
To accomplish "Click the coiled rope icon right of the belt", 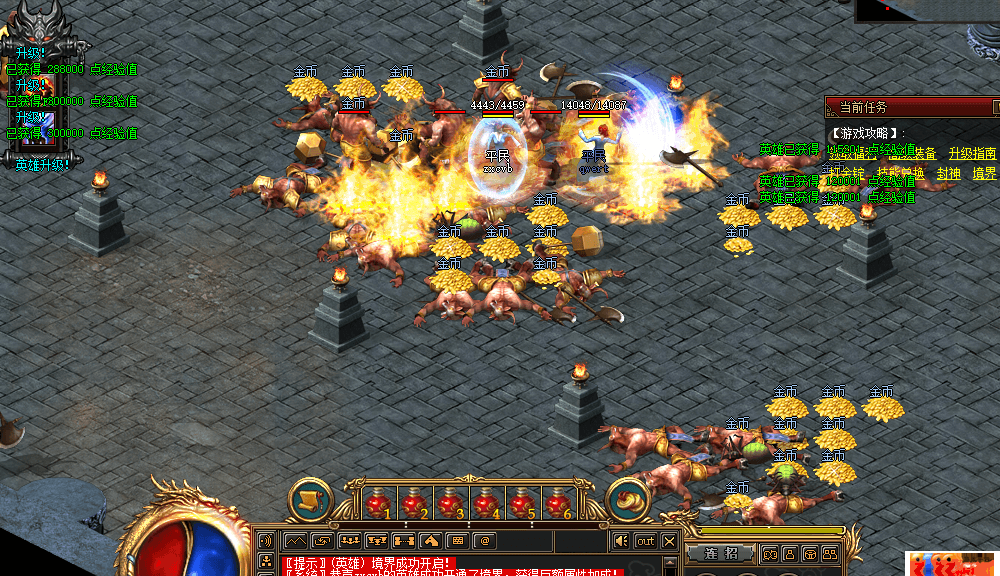I will [628, 500].
